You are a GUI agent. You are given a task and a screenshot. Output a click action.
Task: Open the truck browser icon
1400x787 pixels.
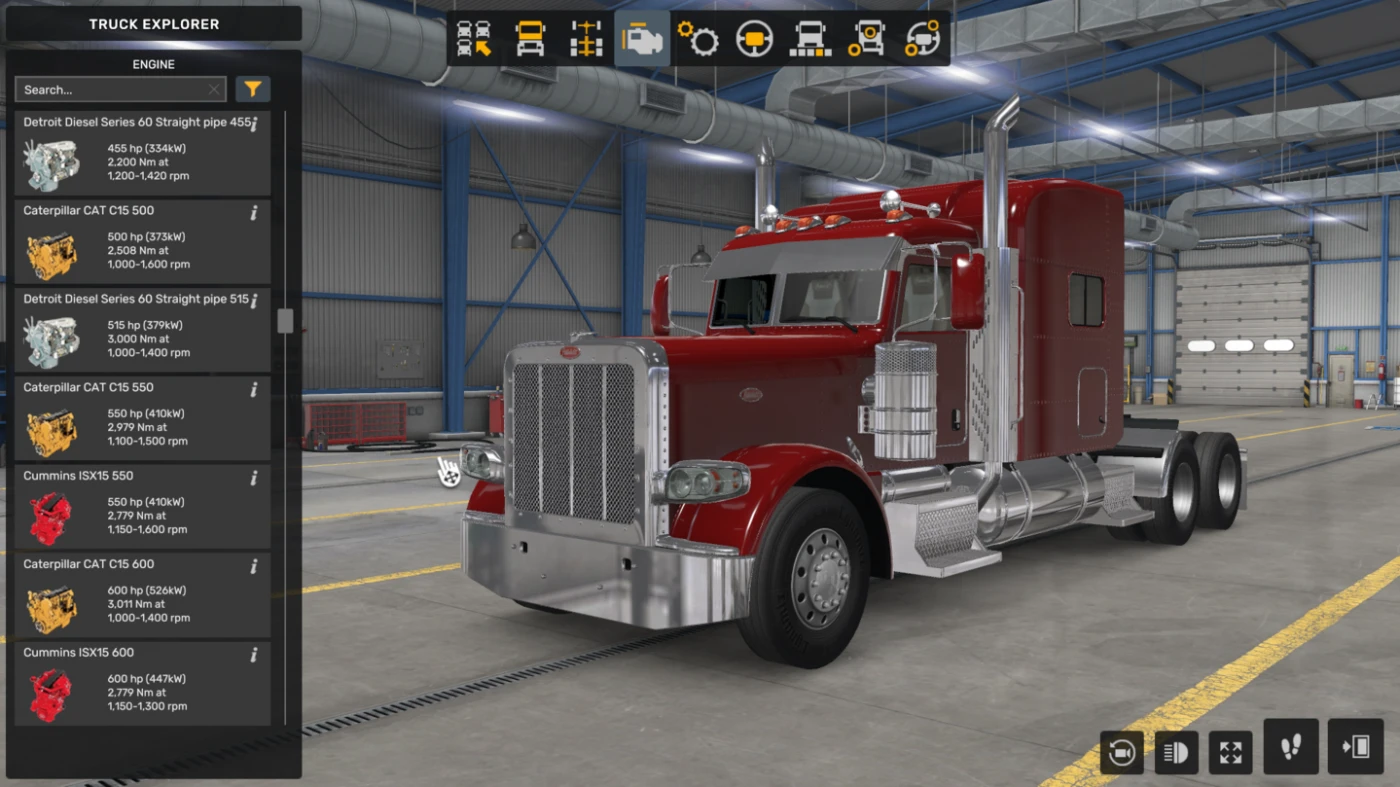click(472, 37)
